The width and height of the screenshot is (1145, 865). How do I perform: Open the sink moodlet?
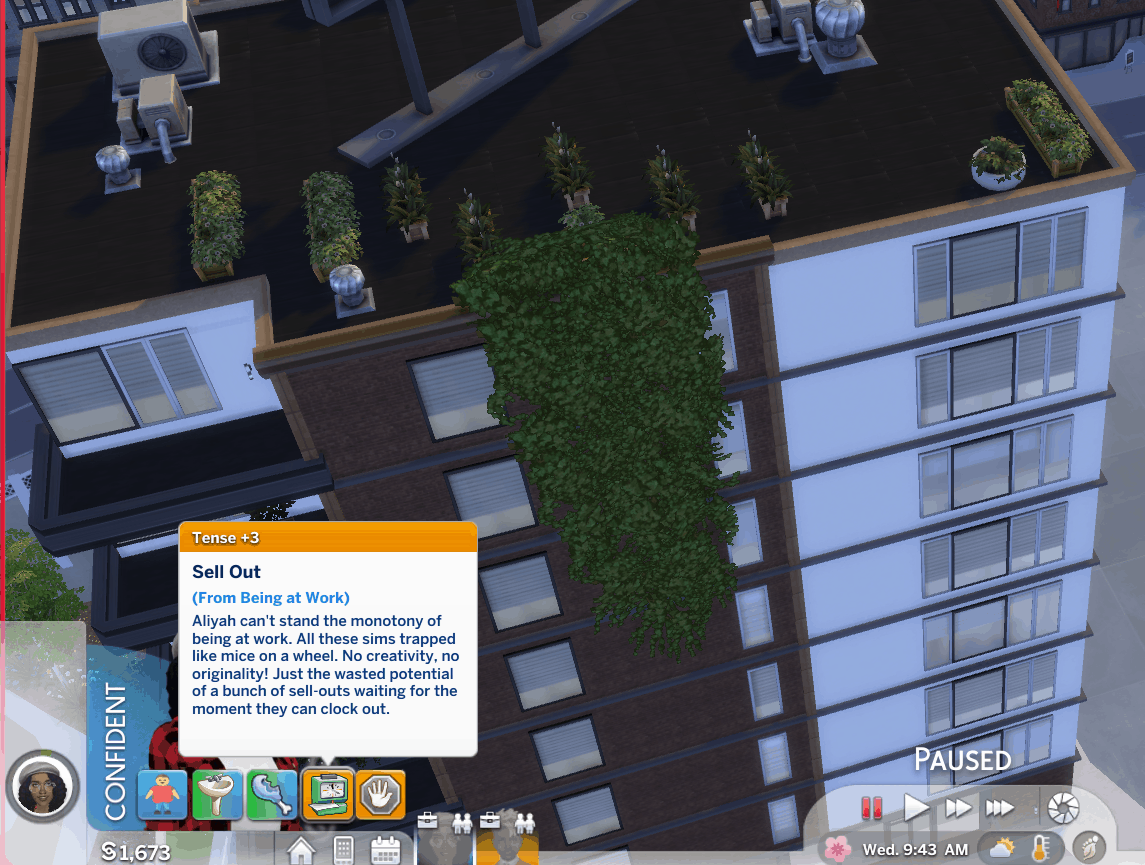click(218, 795)
